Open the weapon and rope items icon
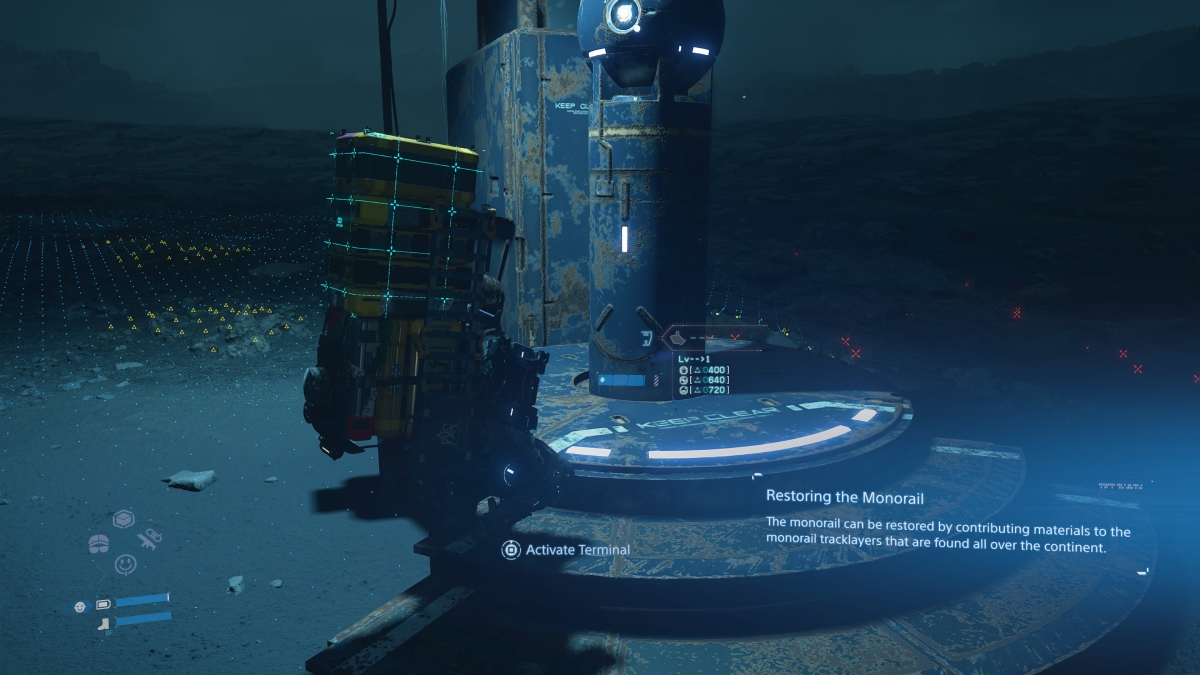 [x=150, y=540]
